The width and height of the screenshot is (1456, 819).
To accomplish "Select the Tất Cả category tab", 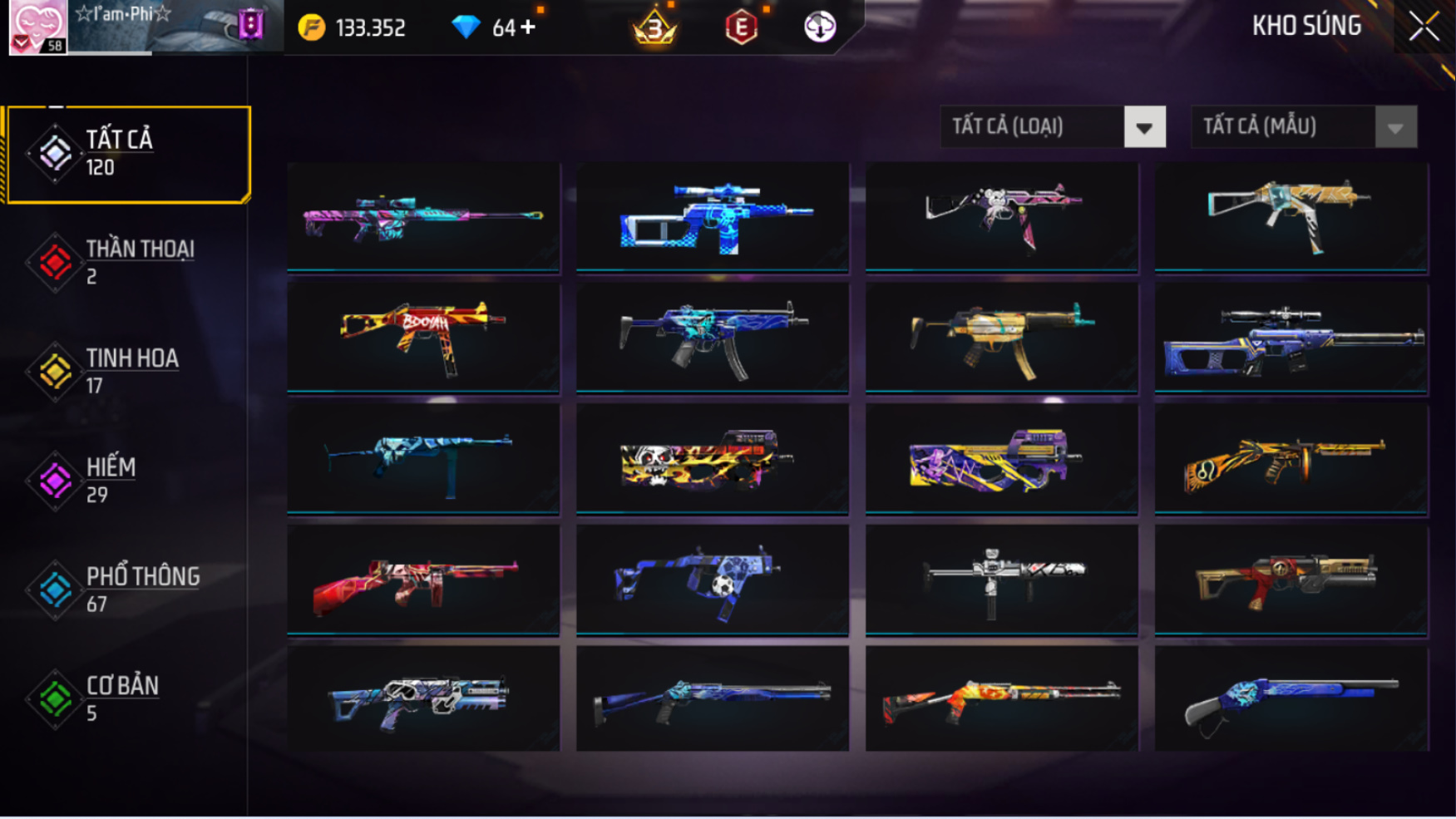I will coord(129,154).
